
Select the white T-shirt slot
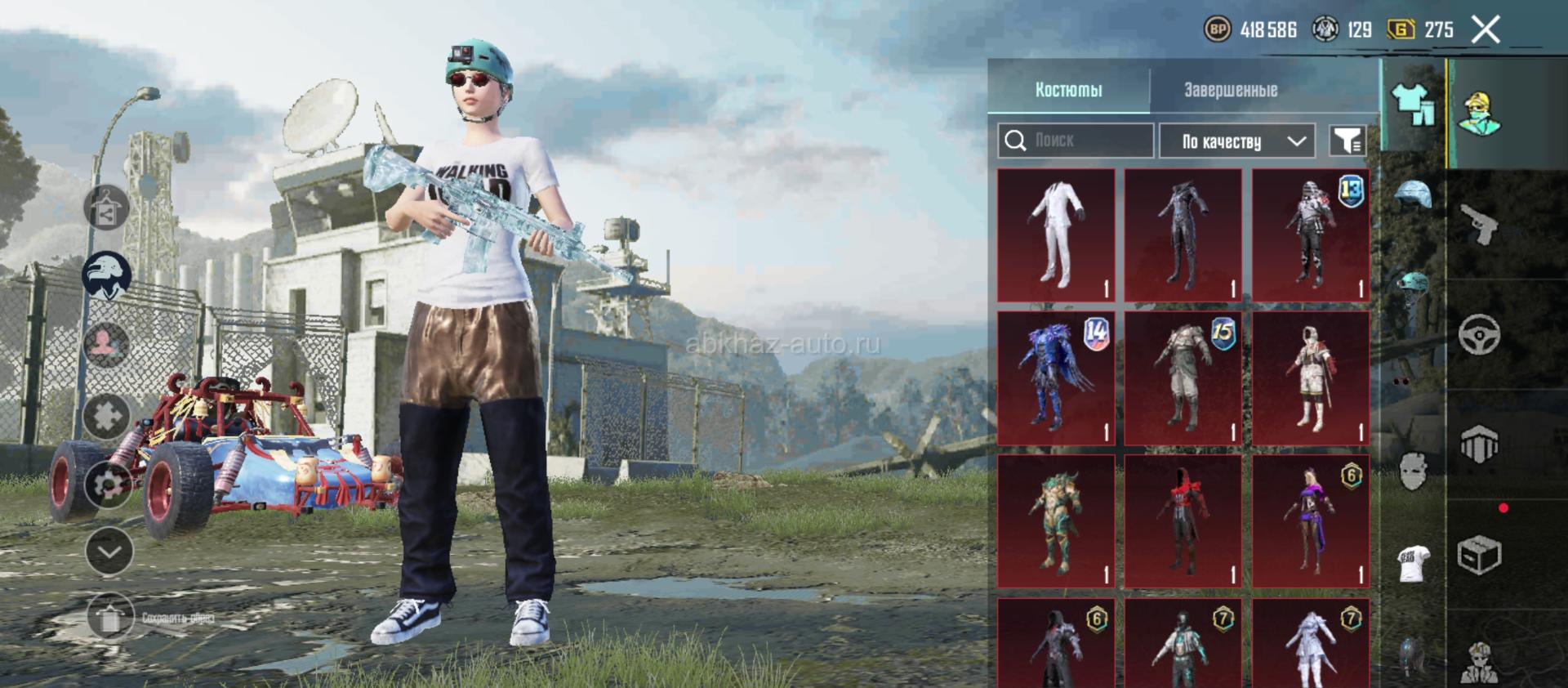[1413, 562]
